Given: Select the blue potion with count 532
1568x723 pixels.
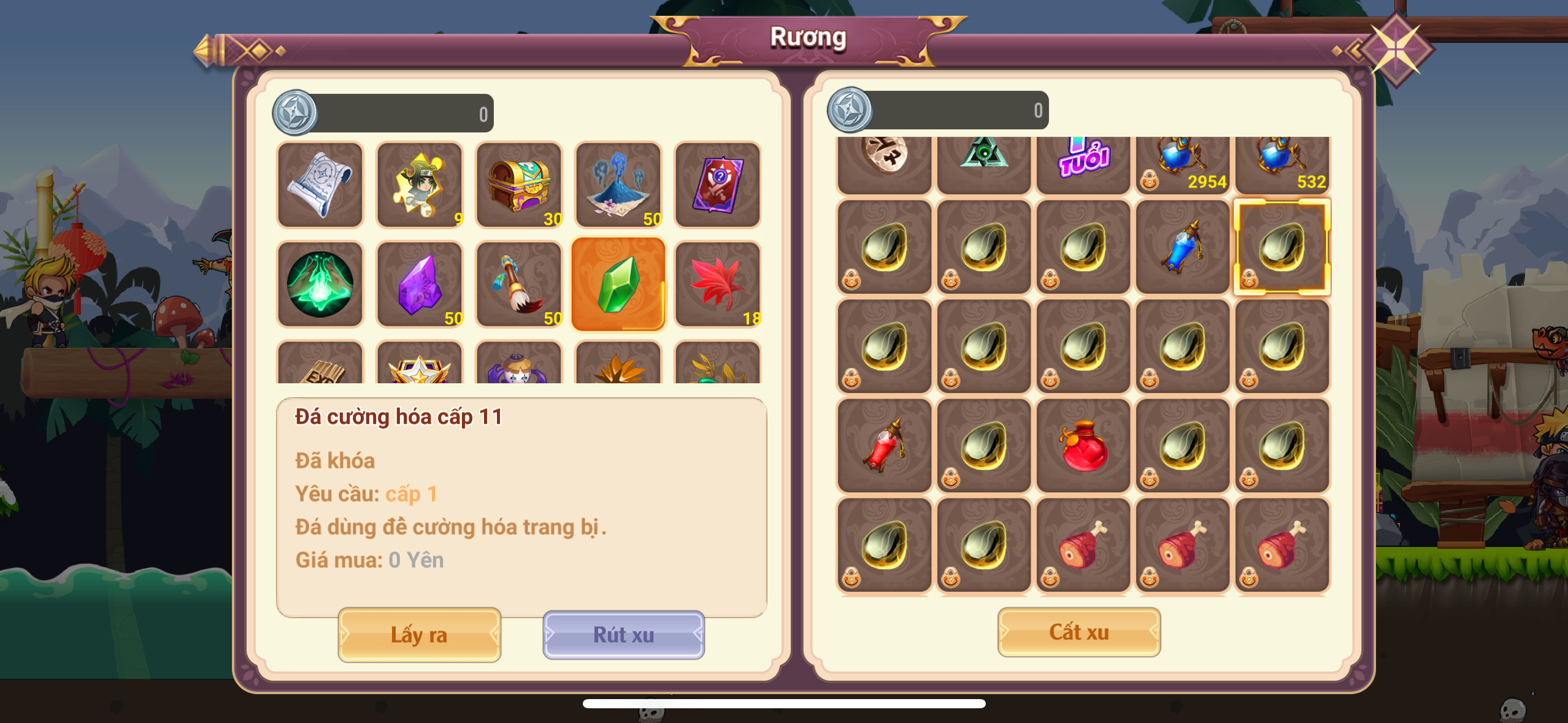Looking at the screenshot, I should pyautogui.click(x=1282, y=163).
